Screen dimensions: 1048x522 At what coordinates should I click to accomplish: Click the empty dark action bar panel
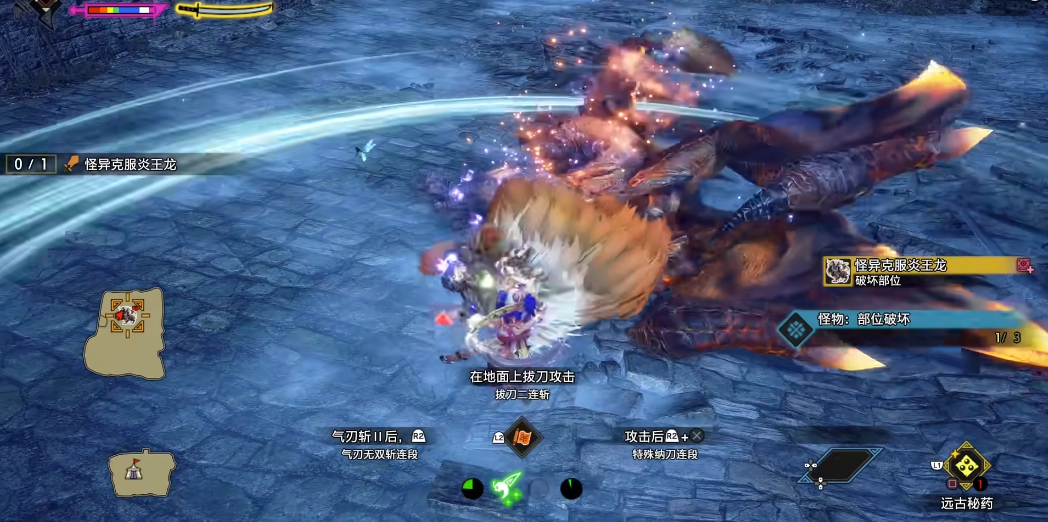pos(844,464)
